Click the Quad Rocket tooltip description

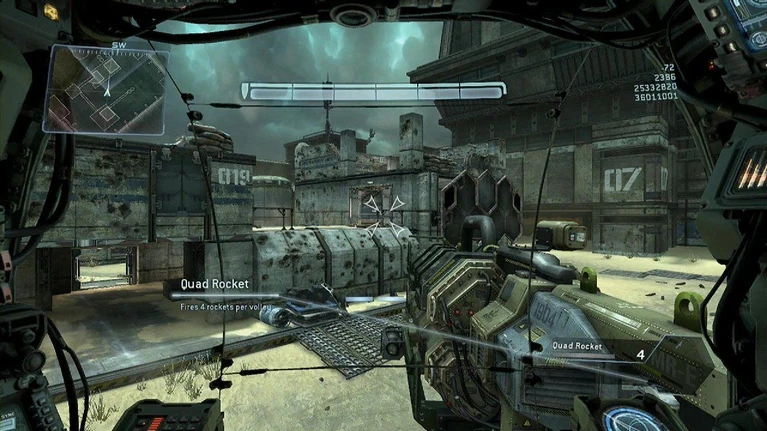click(x=225, y=307)
